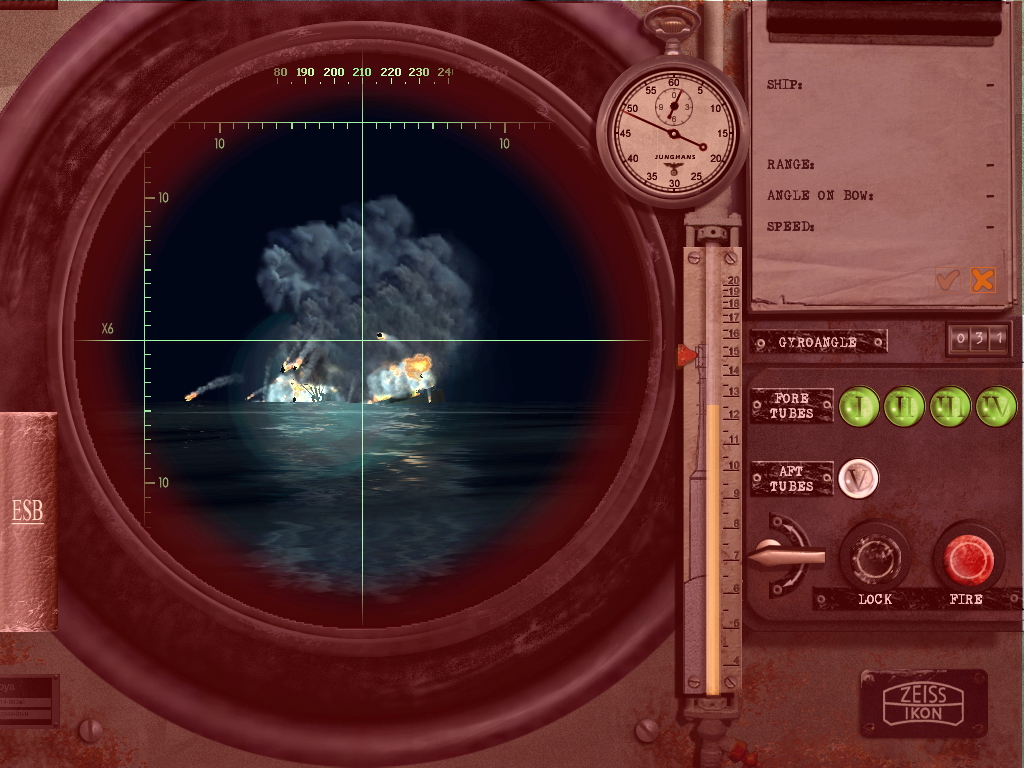Activate the LOCK target button
This screenshot has height=768, width=1024.
click(x=874, y=558)
